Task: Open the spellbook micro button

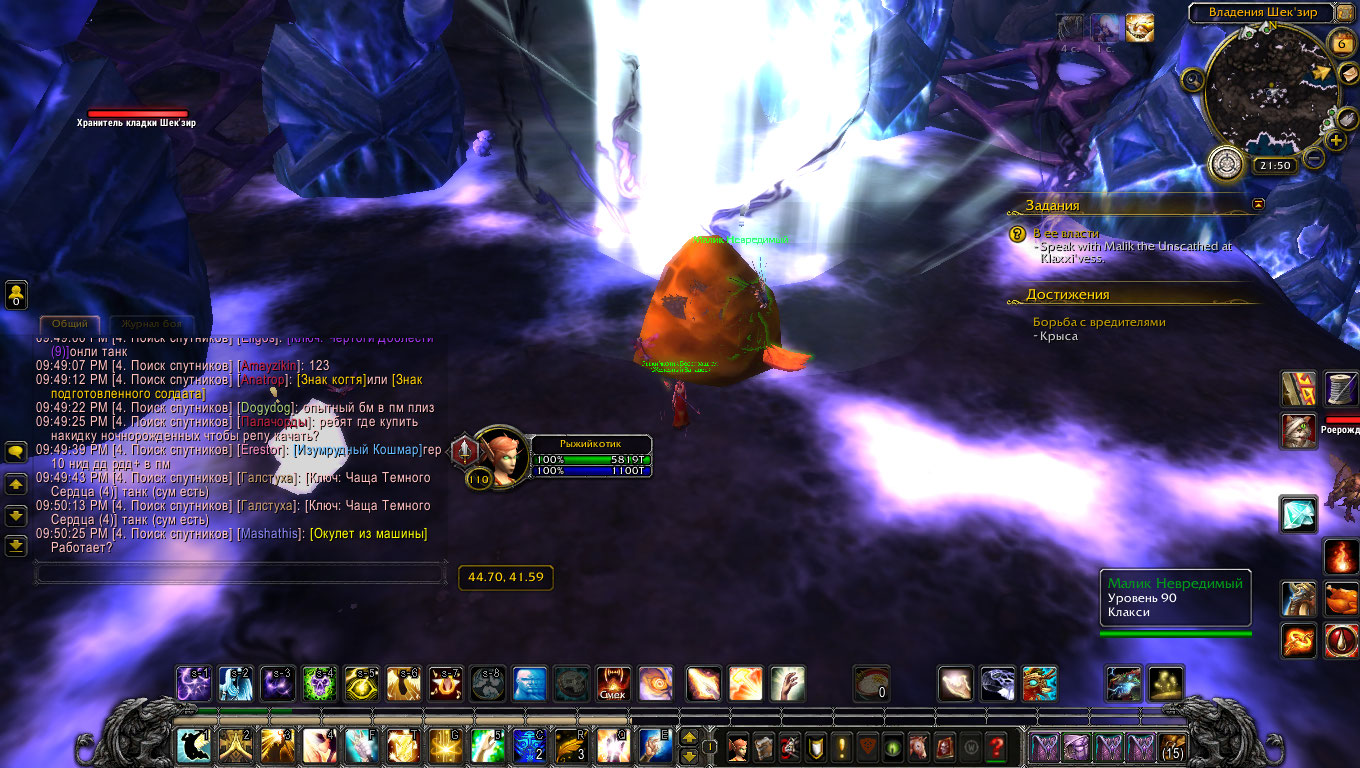Action: click(x=764, y=746)
